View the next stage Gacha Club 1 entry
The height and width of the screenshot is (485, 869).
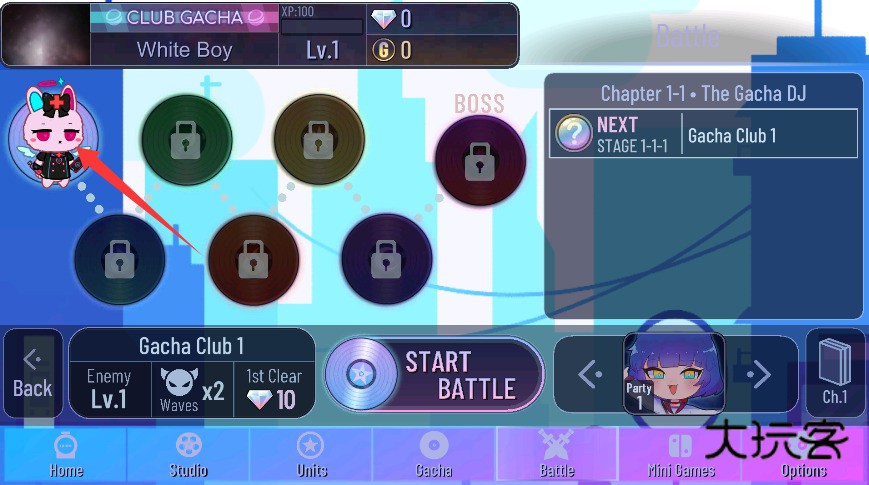tap(704, 135)
